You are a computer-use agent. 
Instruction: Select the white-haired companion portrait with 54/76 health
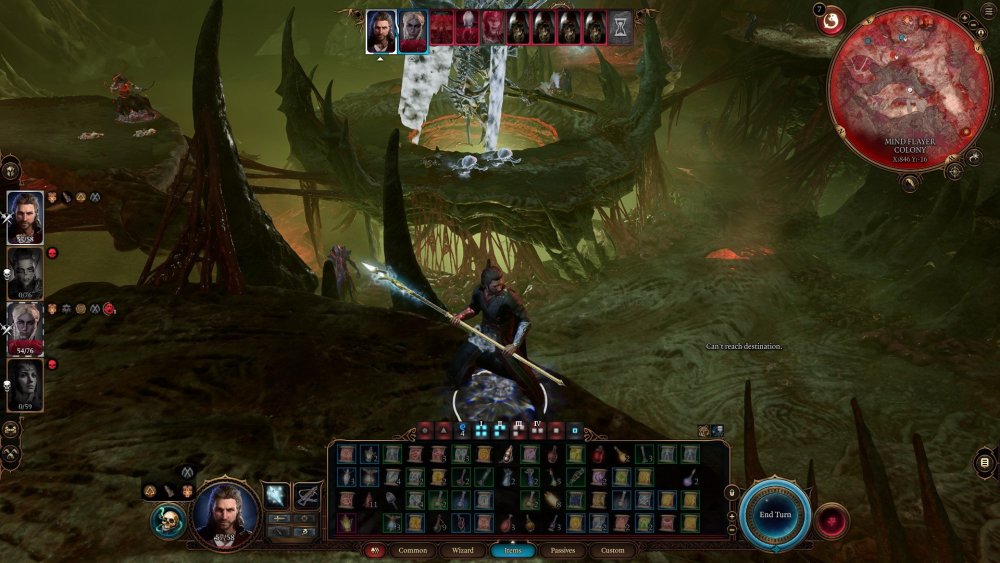[x=25, y=330]
